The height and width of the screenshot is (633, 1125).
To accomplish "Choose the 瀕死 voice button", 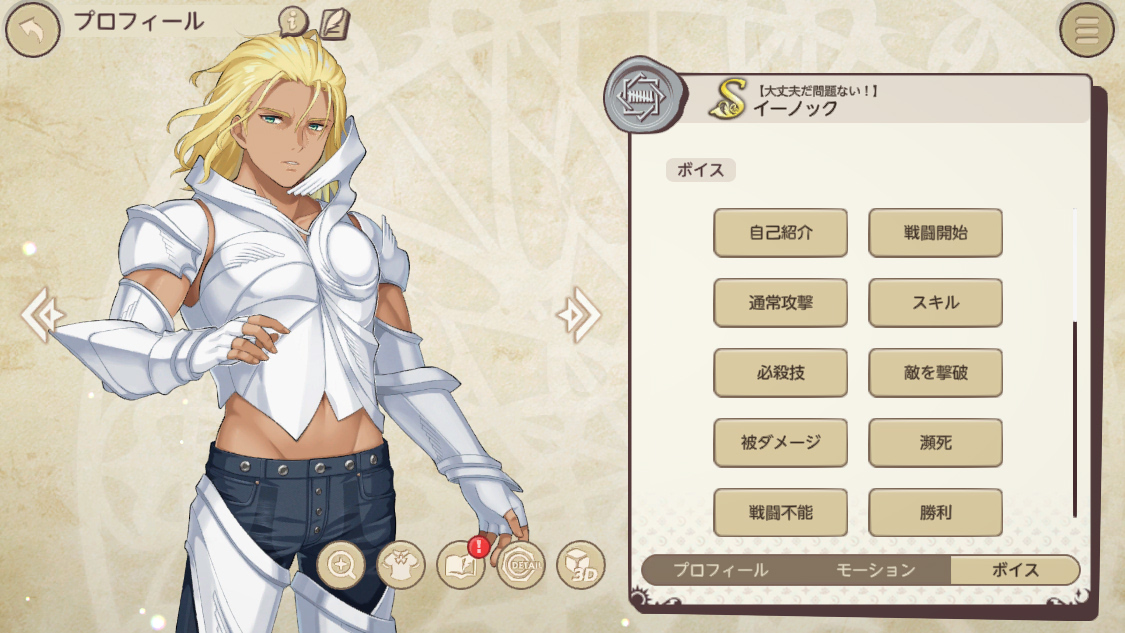I will [935, 443].
